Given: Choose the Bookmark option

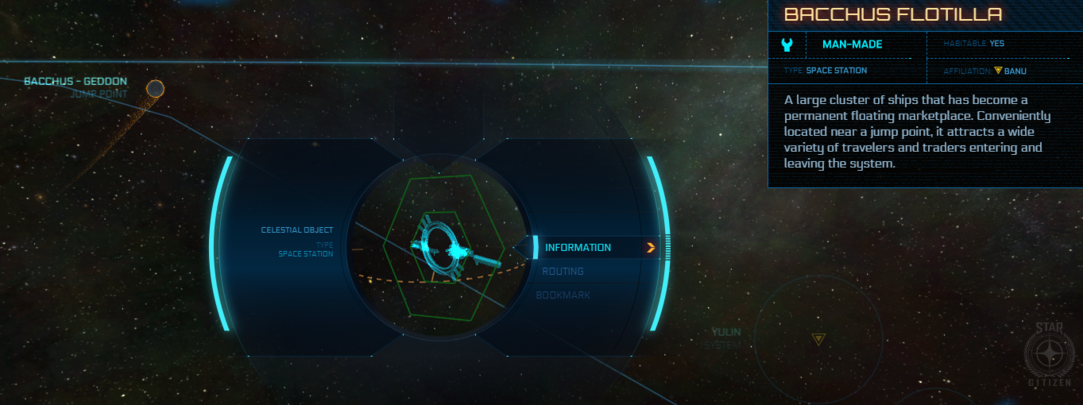Looking at the screenshot, I should pyautogui.click(x=563, y=296).
